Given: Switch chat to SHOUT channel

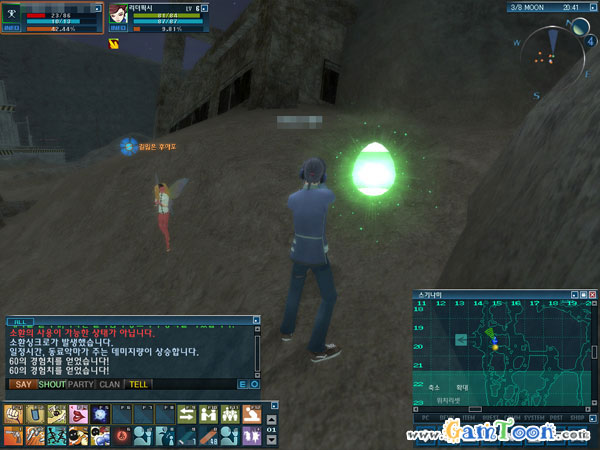Looking at the screenshot, I should [52, 384].
